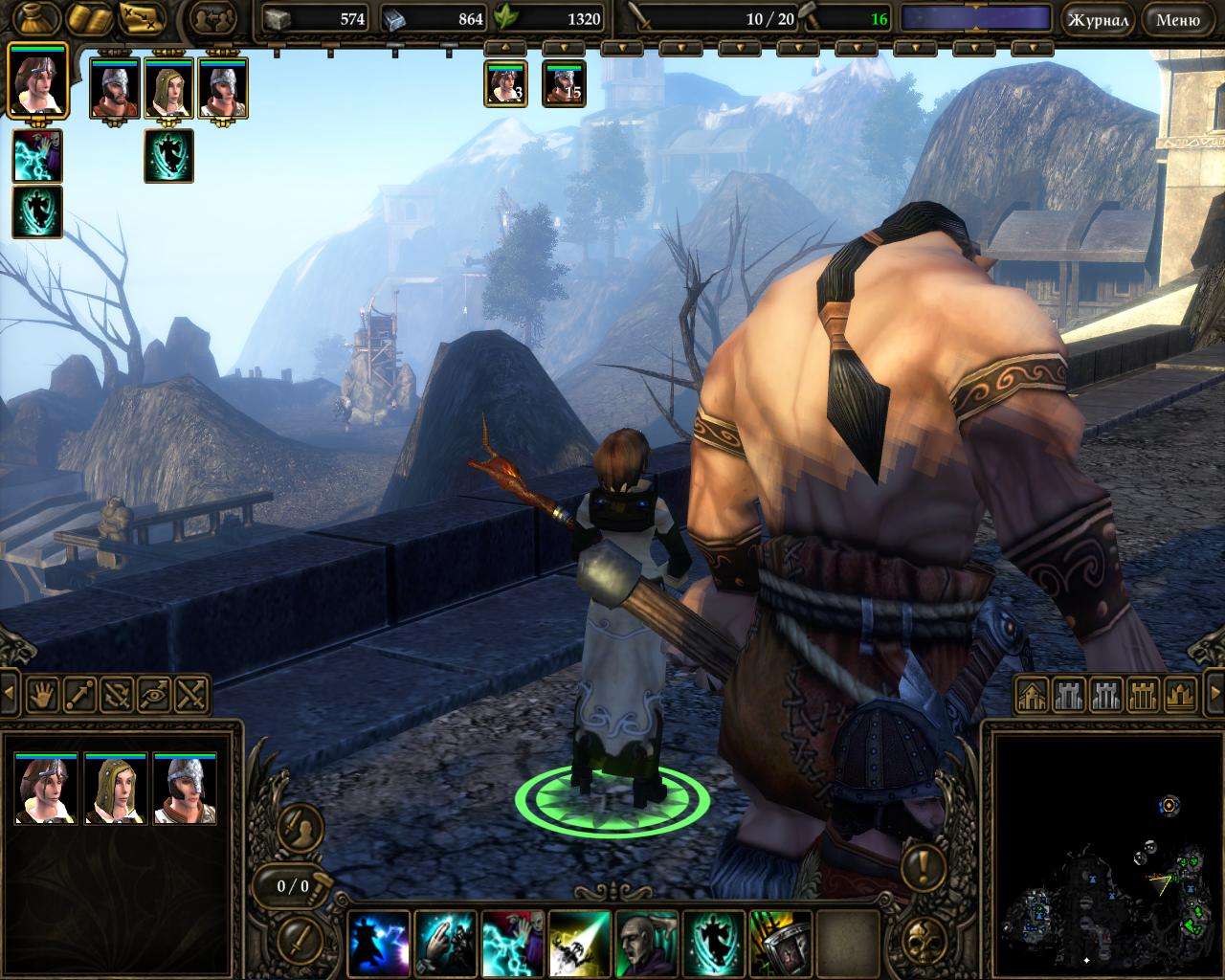Click the skull button by the minimap

point(924,939)
